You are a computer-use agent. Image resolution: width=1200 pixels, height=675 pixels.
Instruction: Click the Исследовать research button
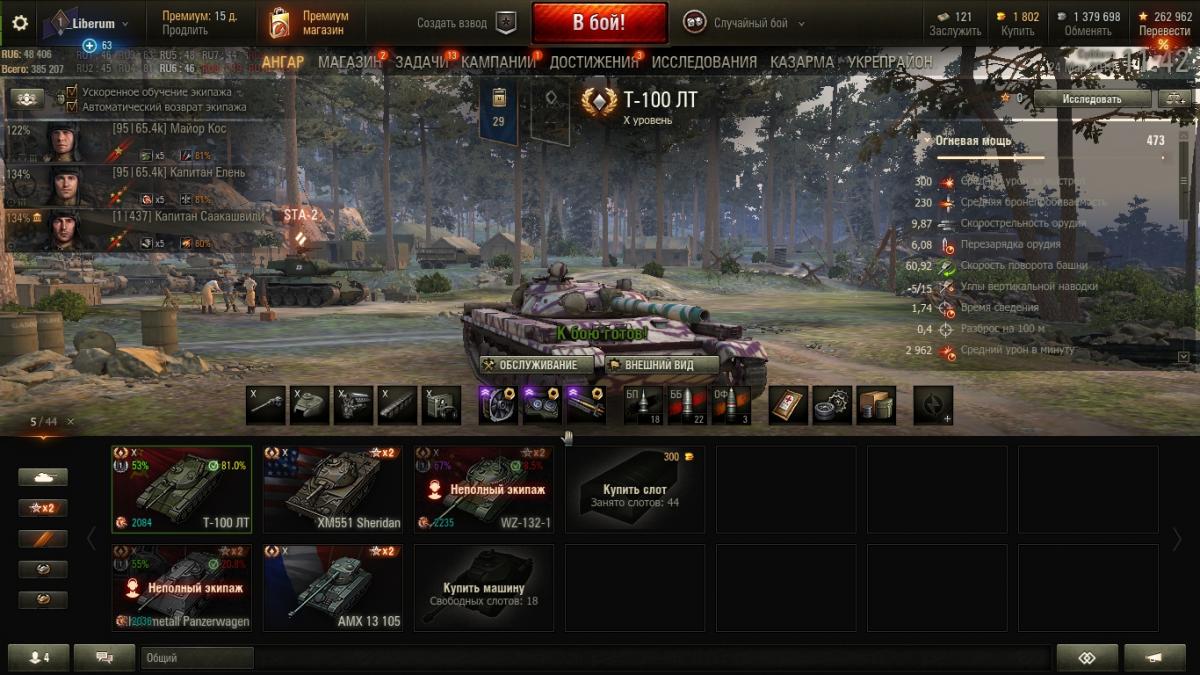pos(1092,99)
